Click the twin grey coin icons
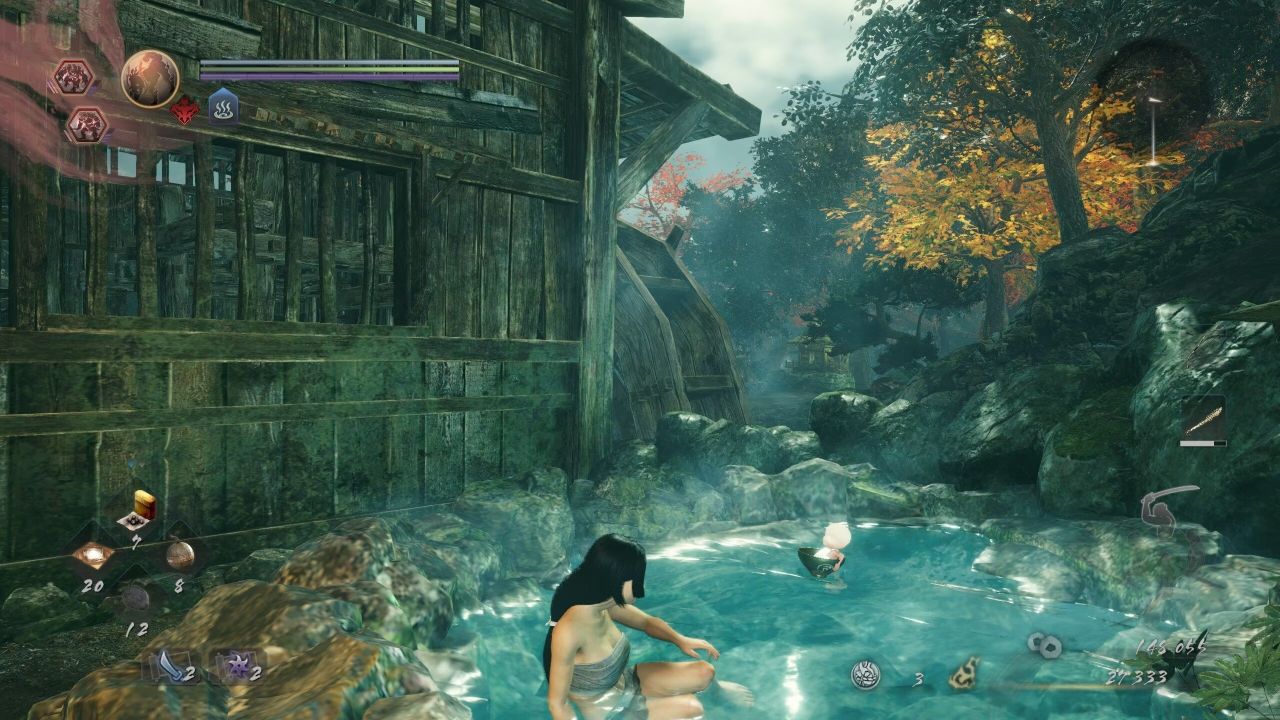This screenshot has width=1280, height=720. point(1045,646)
